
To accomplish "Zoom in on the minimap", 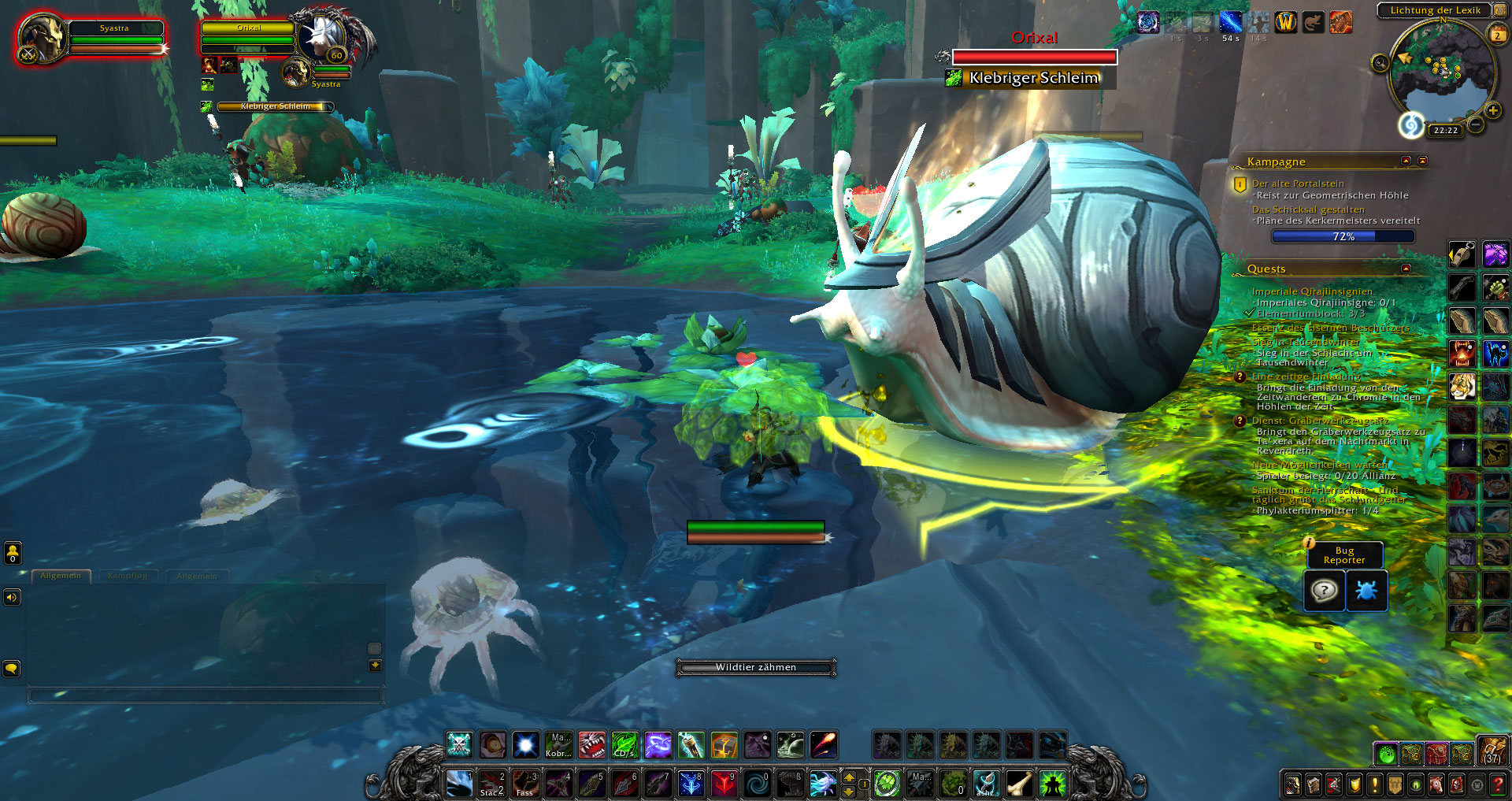I will pyautogui.click(x=1492, y=110).
